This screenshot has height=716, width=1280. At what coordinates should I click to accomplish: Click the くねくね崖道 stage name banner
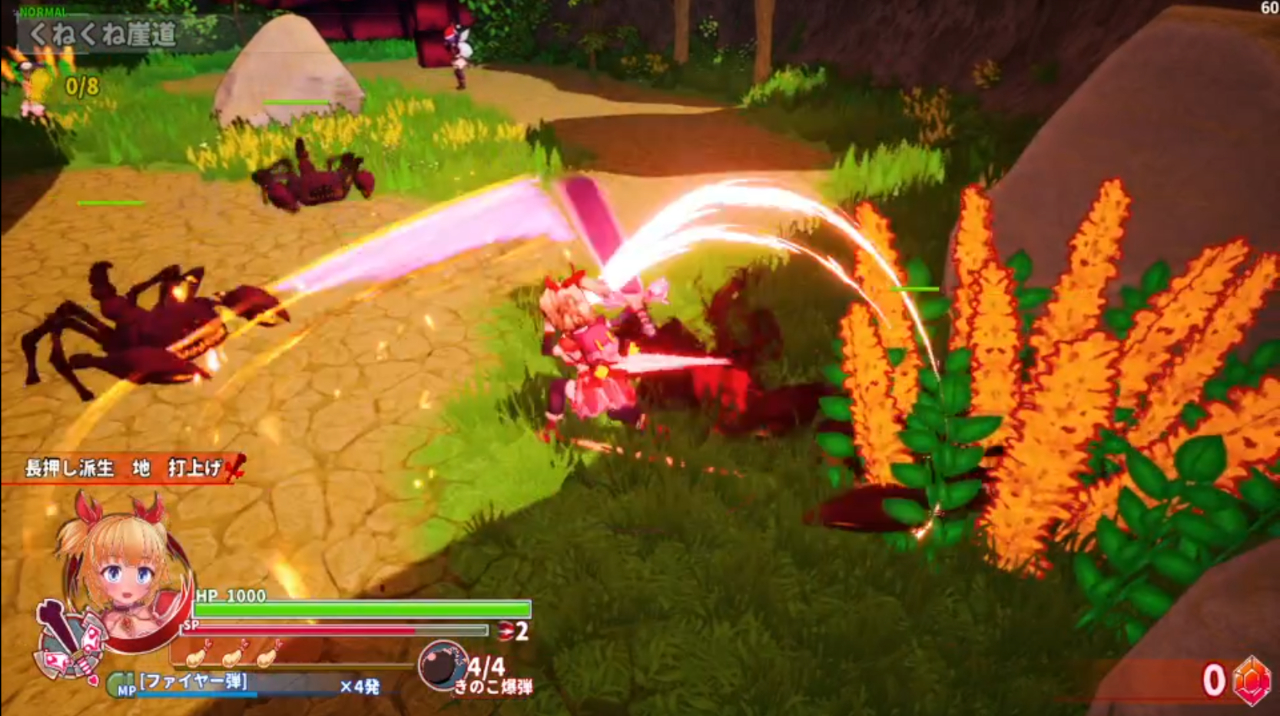(x=103, y=34)
